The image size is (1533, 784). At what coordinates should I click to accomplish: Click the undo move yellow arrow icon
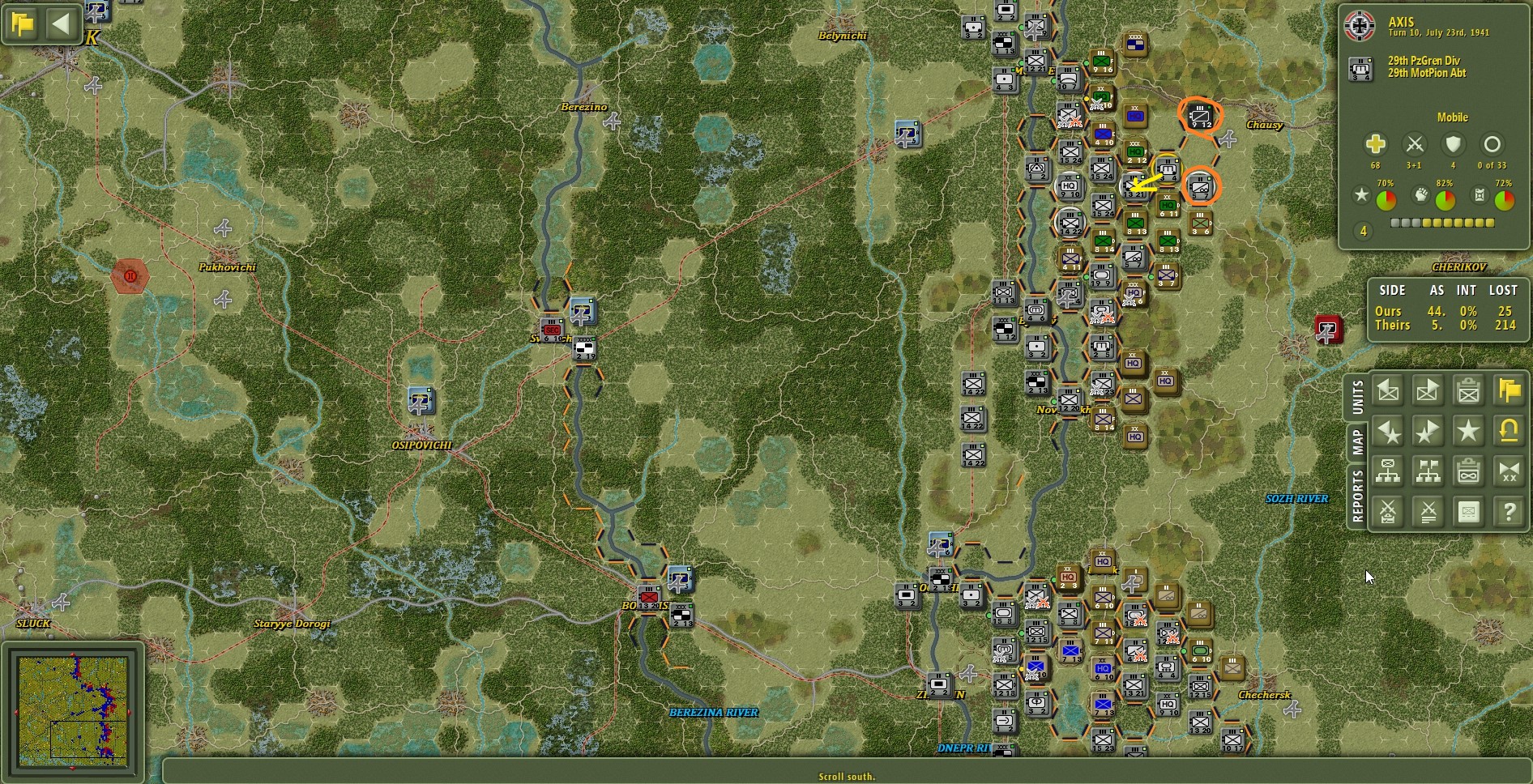click(x=1507, y=432)
